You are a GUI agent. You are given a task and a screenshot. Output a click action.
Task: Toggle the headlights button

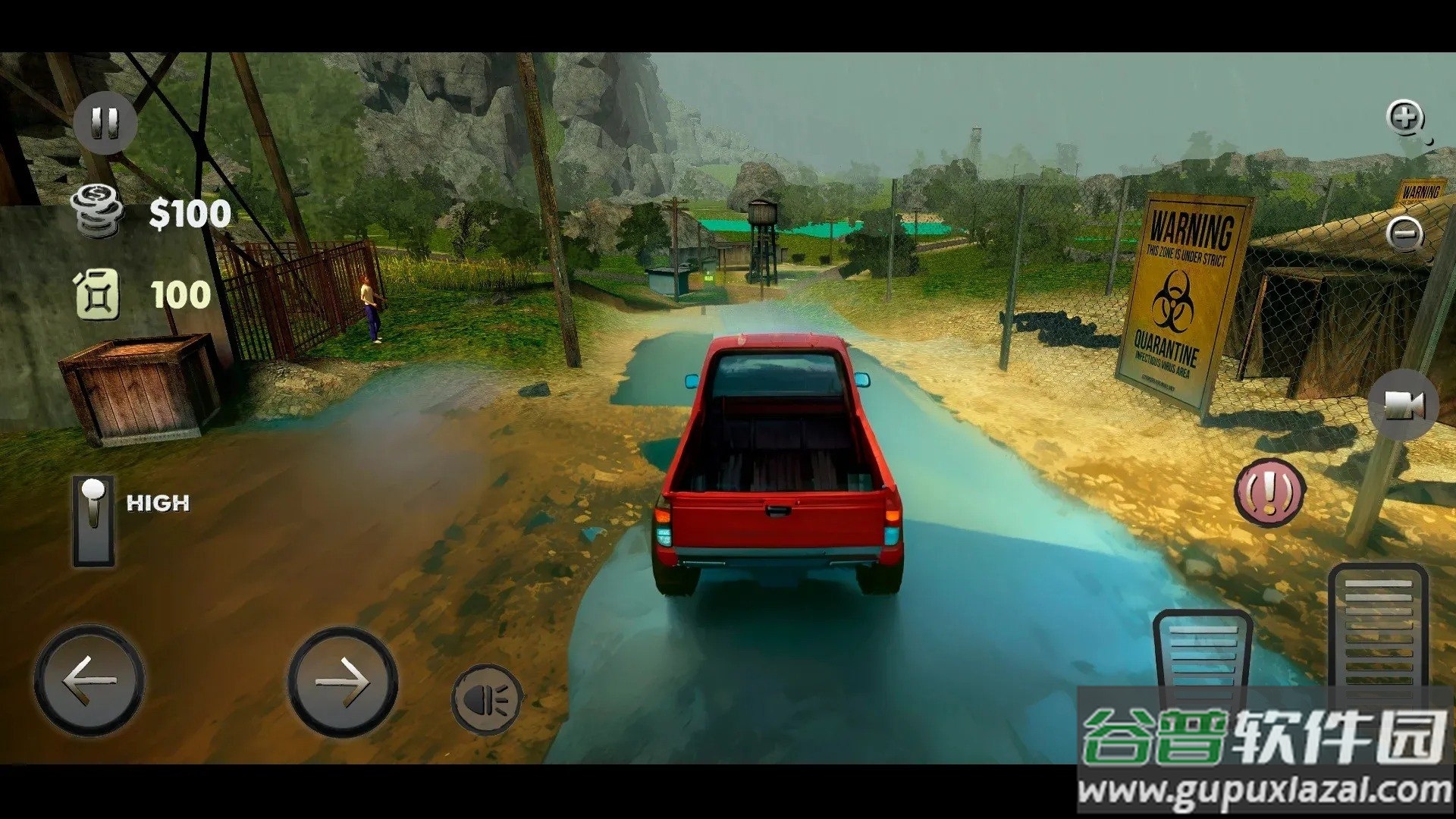click(487, 699)
